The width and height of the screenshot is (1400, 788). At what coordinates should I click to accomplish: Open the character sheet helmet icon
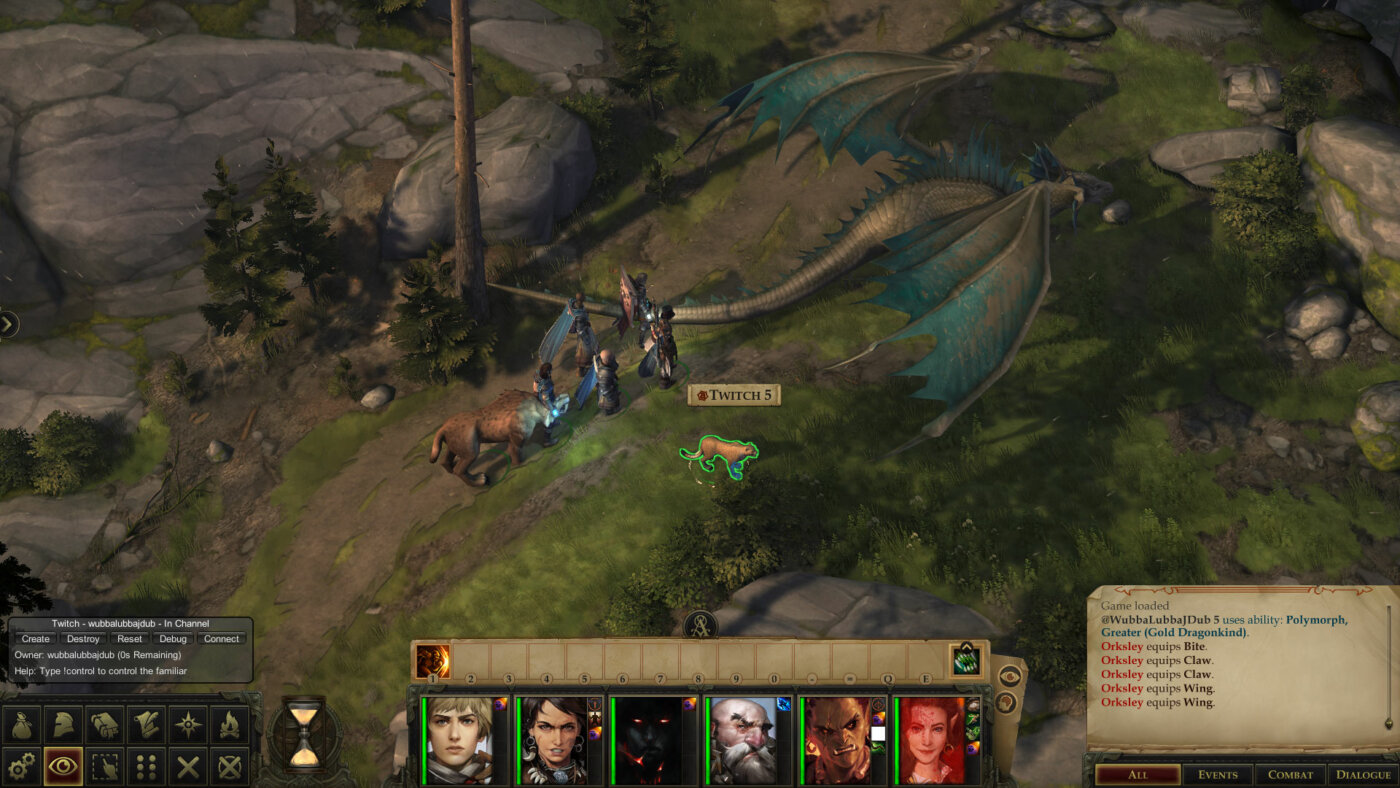point(61,723)
